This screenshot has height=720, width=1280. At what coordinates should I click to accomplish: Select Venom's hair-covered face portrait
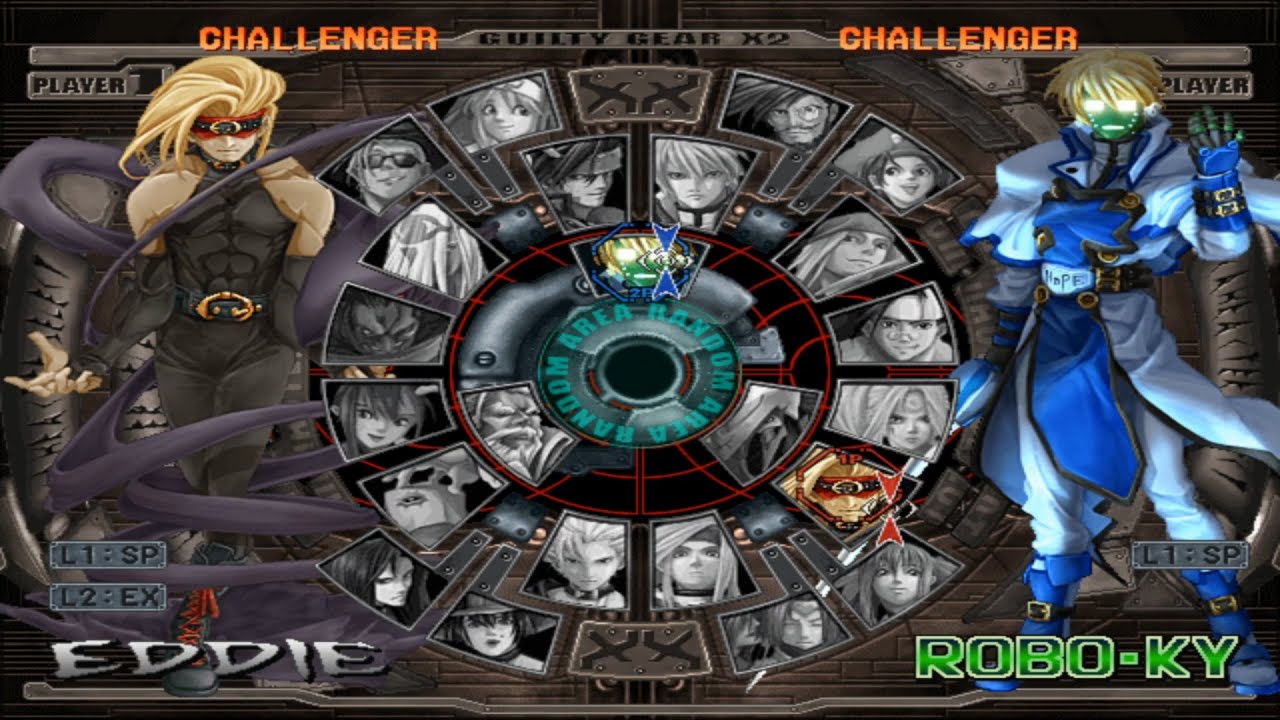[419, 250]
